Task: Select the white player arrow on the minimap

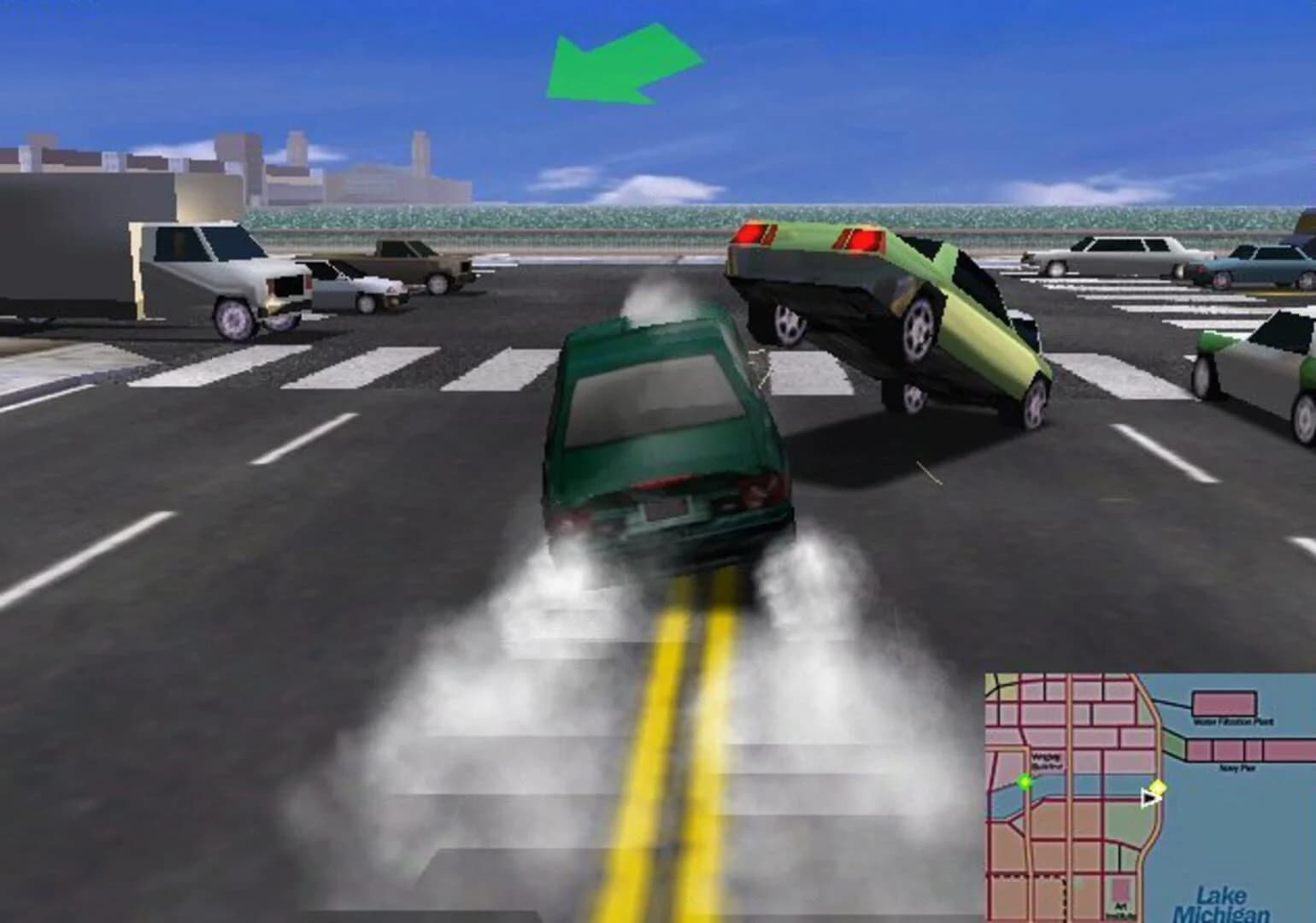Action: tap(1150, 798)
